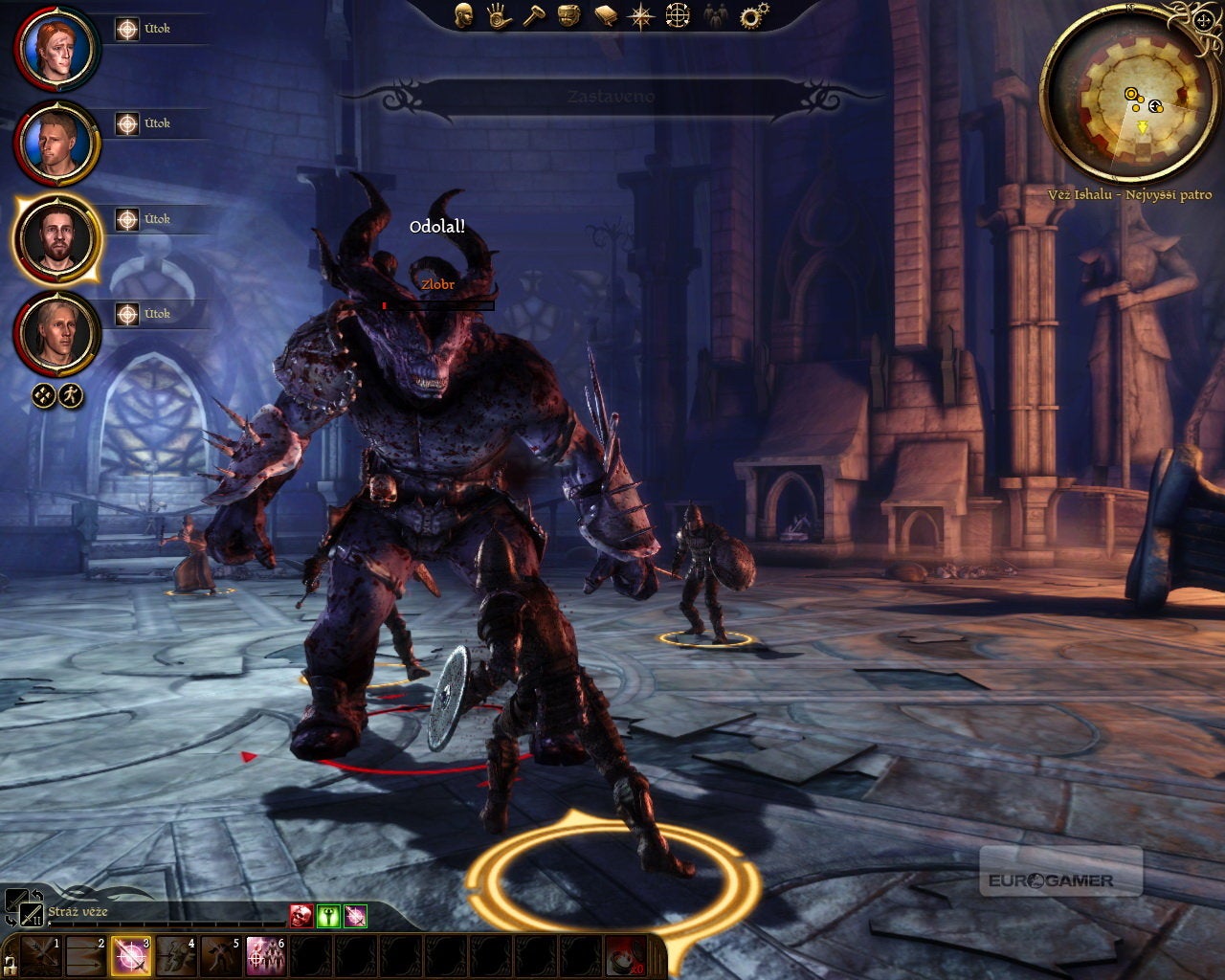Open the inventory chest icon
1225x980 pixels.
pyautogui.click(x=569, y=15)
